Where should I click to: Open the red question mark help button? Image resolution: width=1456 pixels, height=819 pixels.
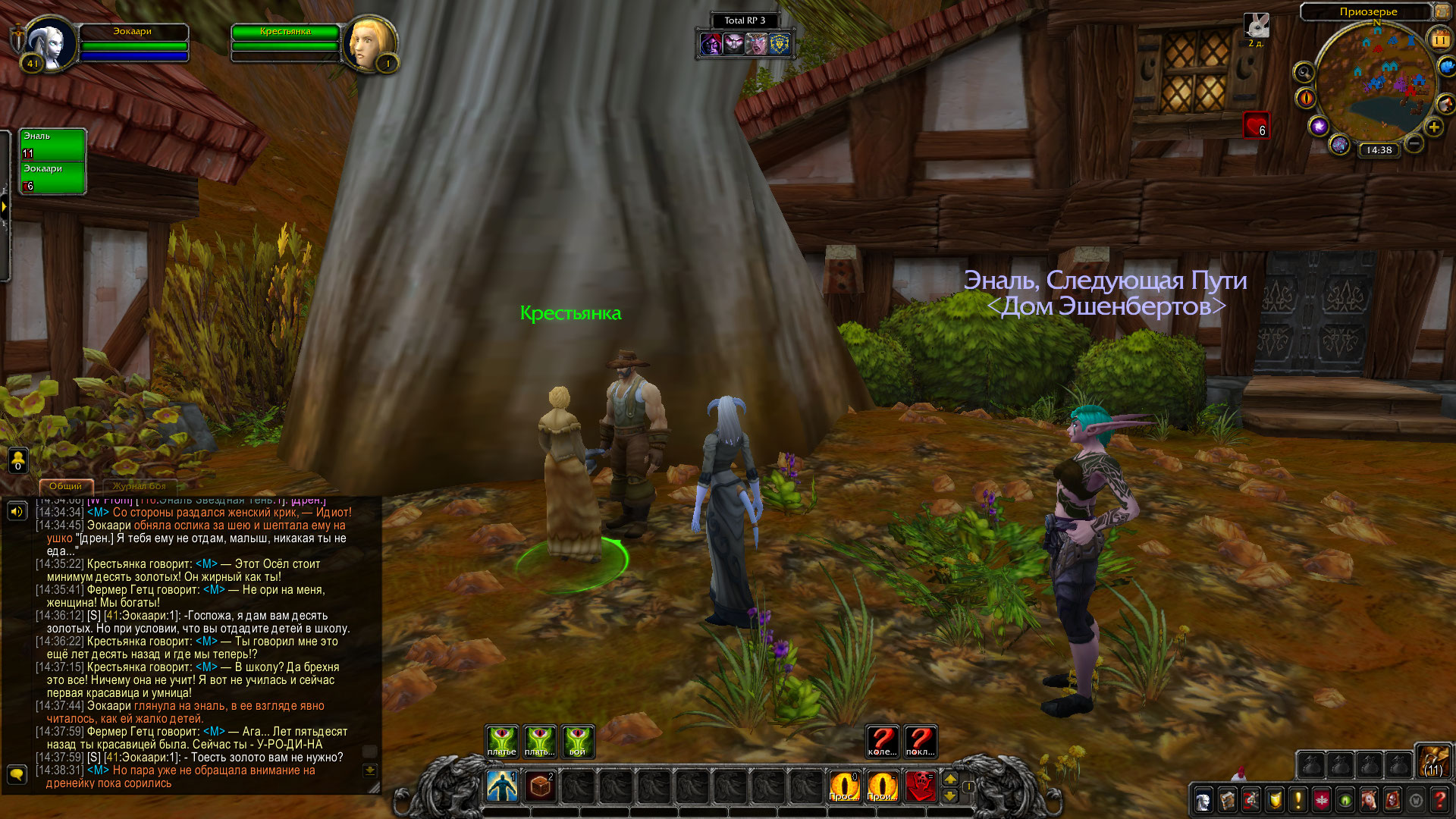(1439, 800)
